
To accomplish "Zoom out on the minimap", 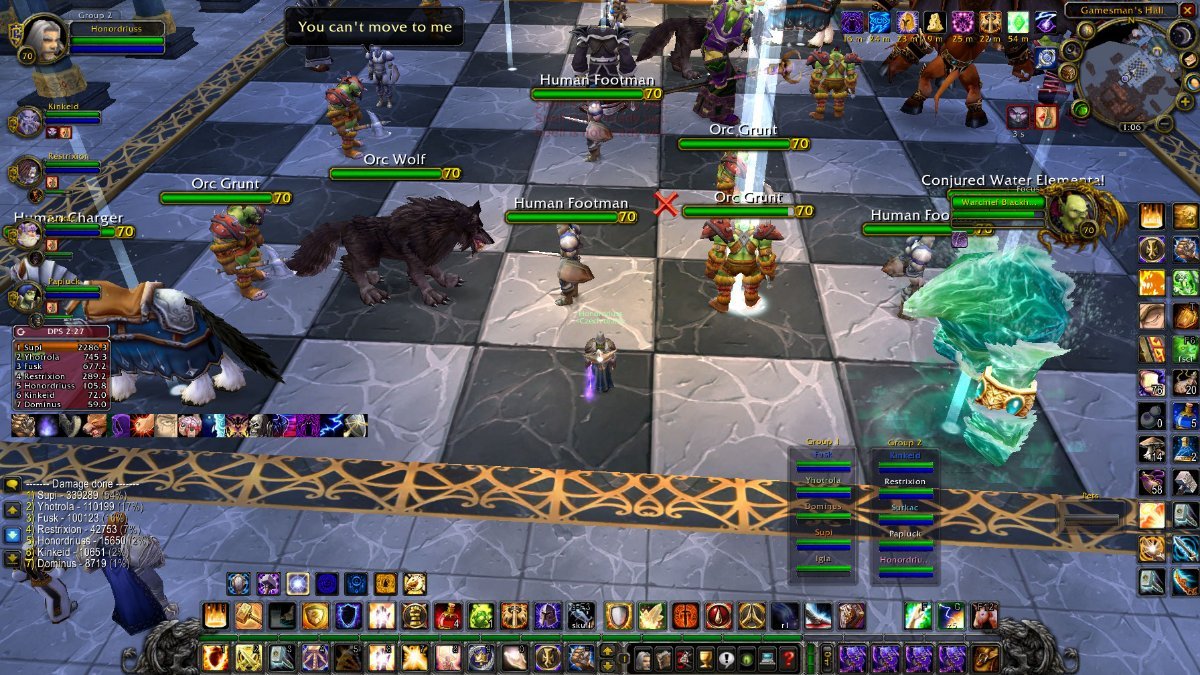I will [1164, 124].
